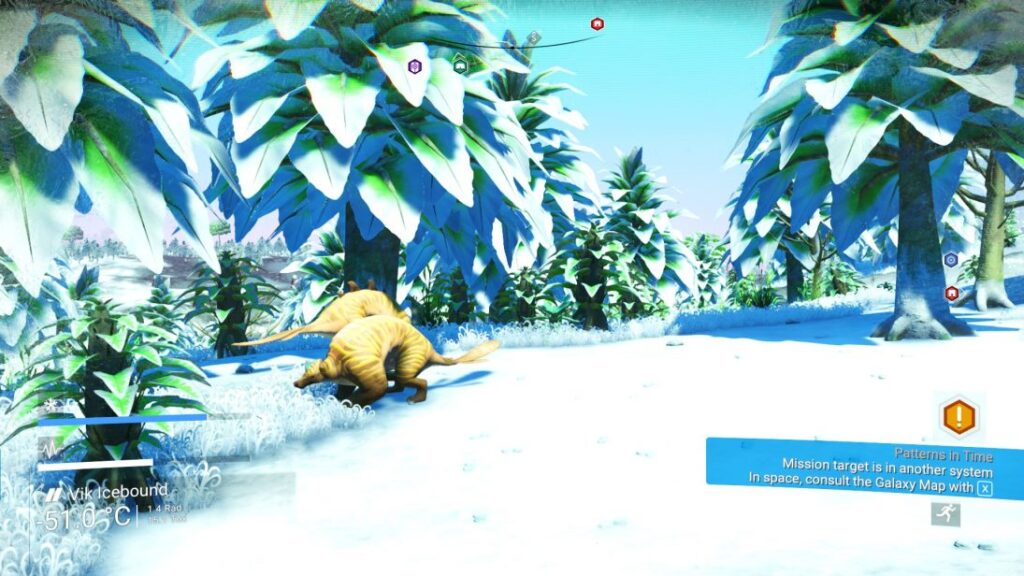This screenshot has height=576, width=1024.
Task: Select the purple hexagon compass marker
Action: [x=414, y=66]
